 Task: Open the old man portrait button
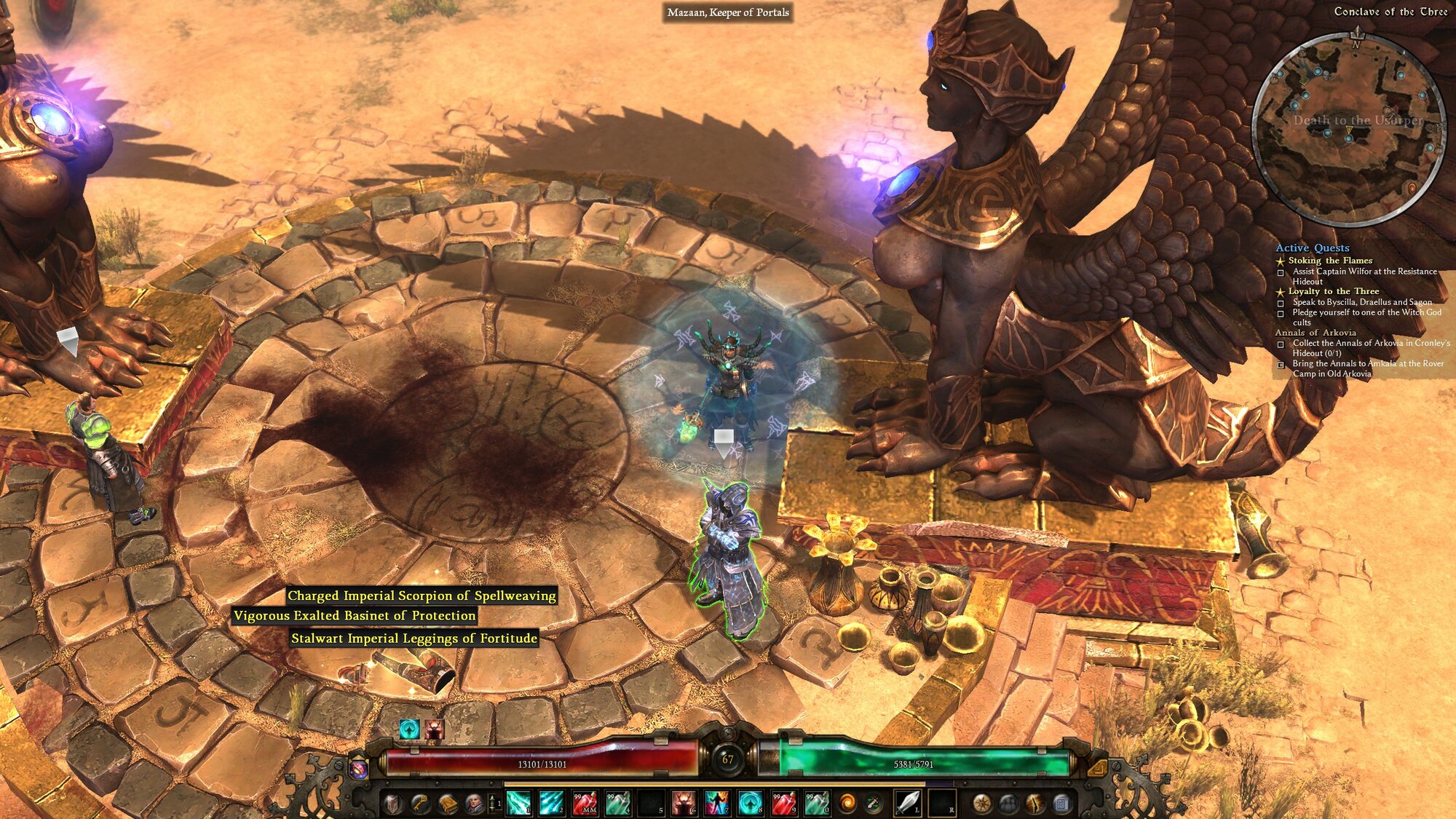coord(474,804)
